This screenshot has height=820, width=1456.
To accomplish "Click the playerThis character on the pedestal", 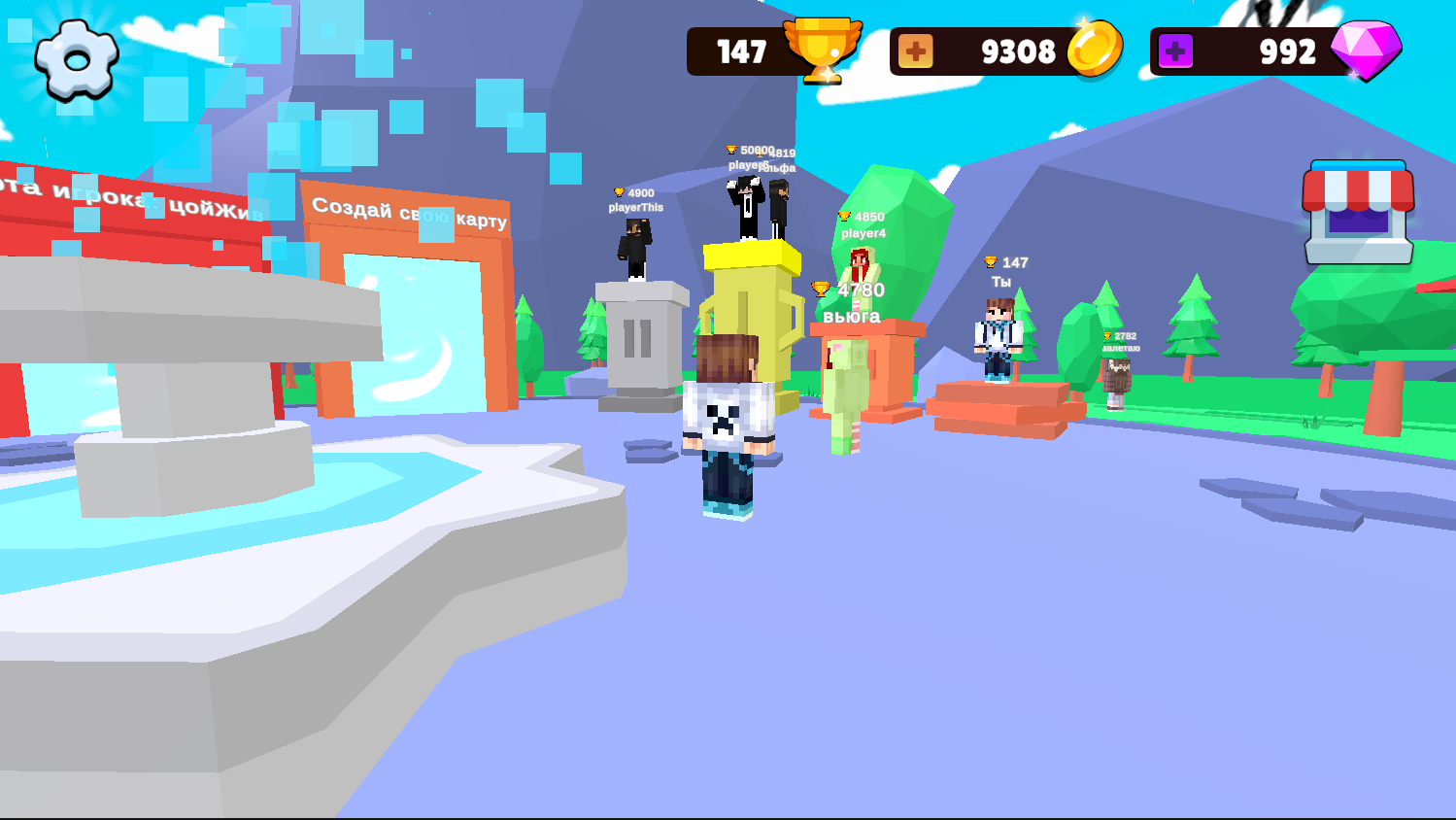I will coord(636,243).
